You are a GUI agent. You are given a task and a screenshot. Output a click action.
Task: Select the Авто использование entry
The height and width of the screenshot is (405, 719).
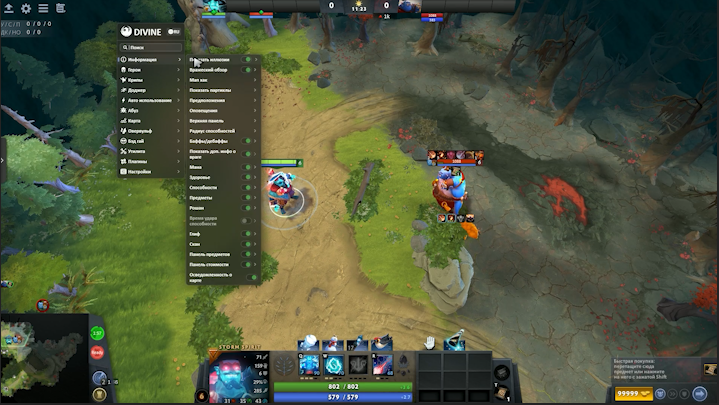[149, 100]
